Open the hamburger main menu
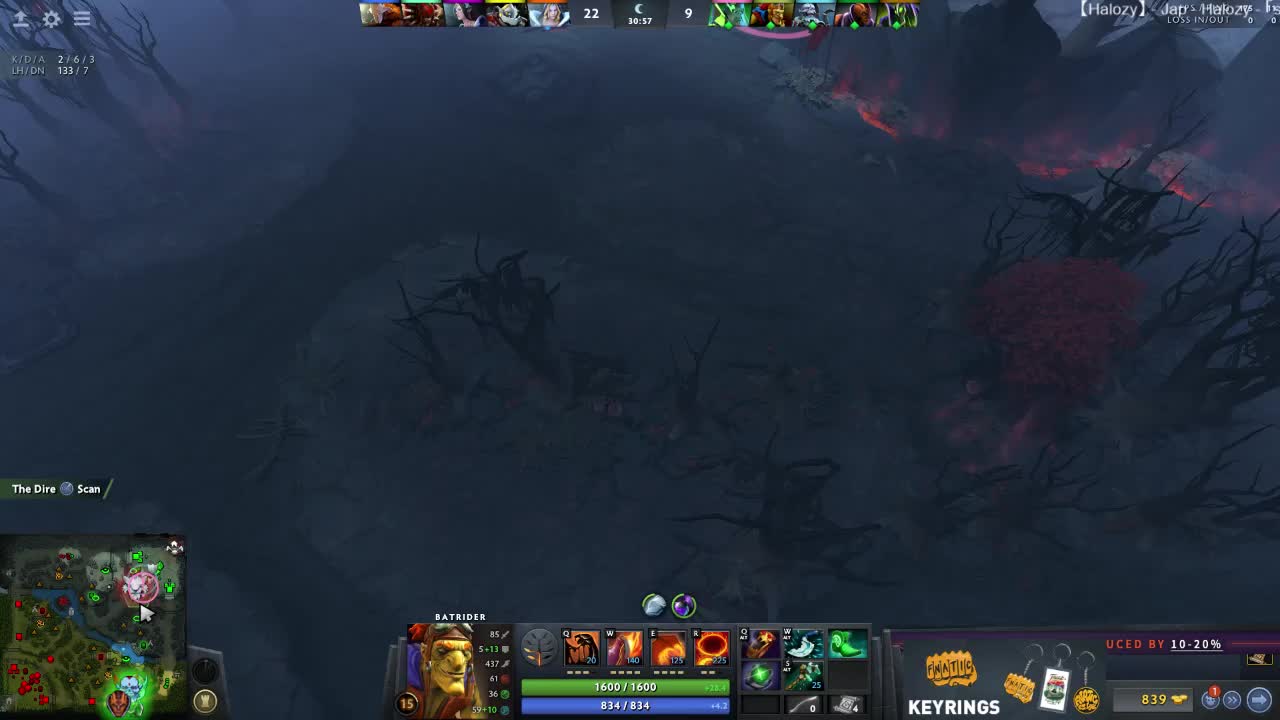Screen dimensions: 1280x720 pos(82,19)
